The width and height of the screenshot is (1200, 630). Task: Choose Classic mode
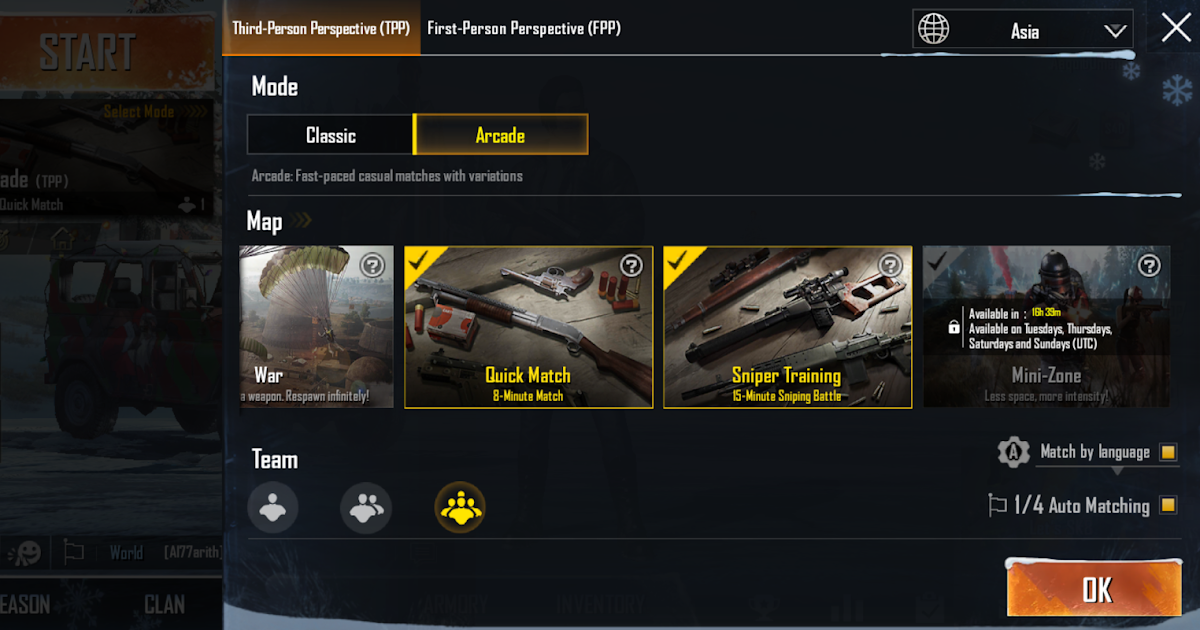tap(330, 135)
